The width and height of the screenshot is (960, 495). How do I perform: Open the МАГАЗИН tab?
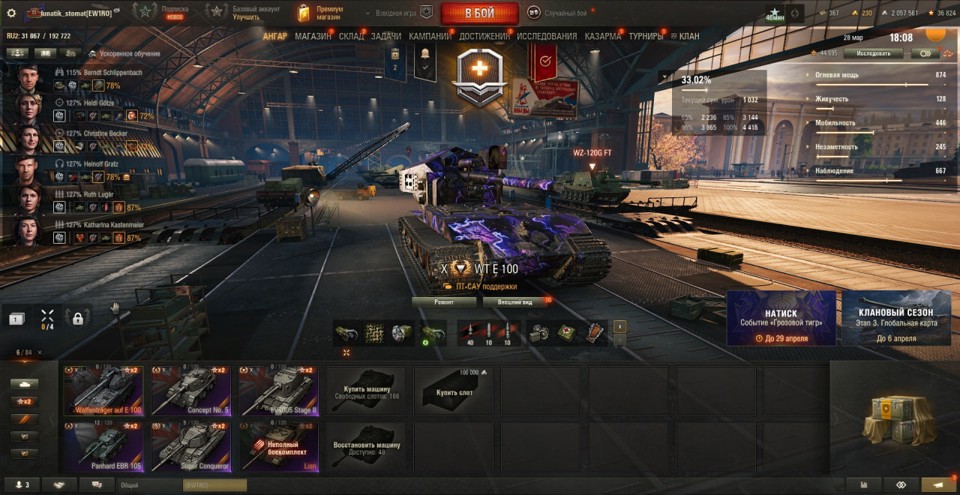tap(313, 36)
